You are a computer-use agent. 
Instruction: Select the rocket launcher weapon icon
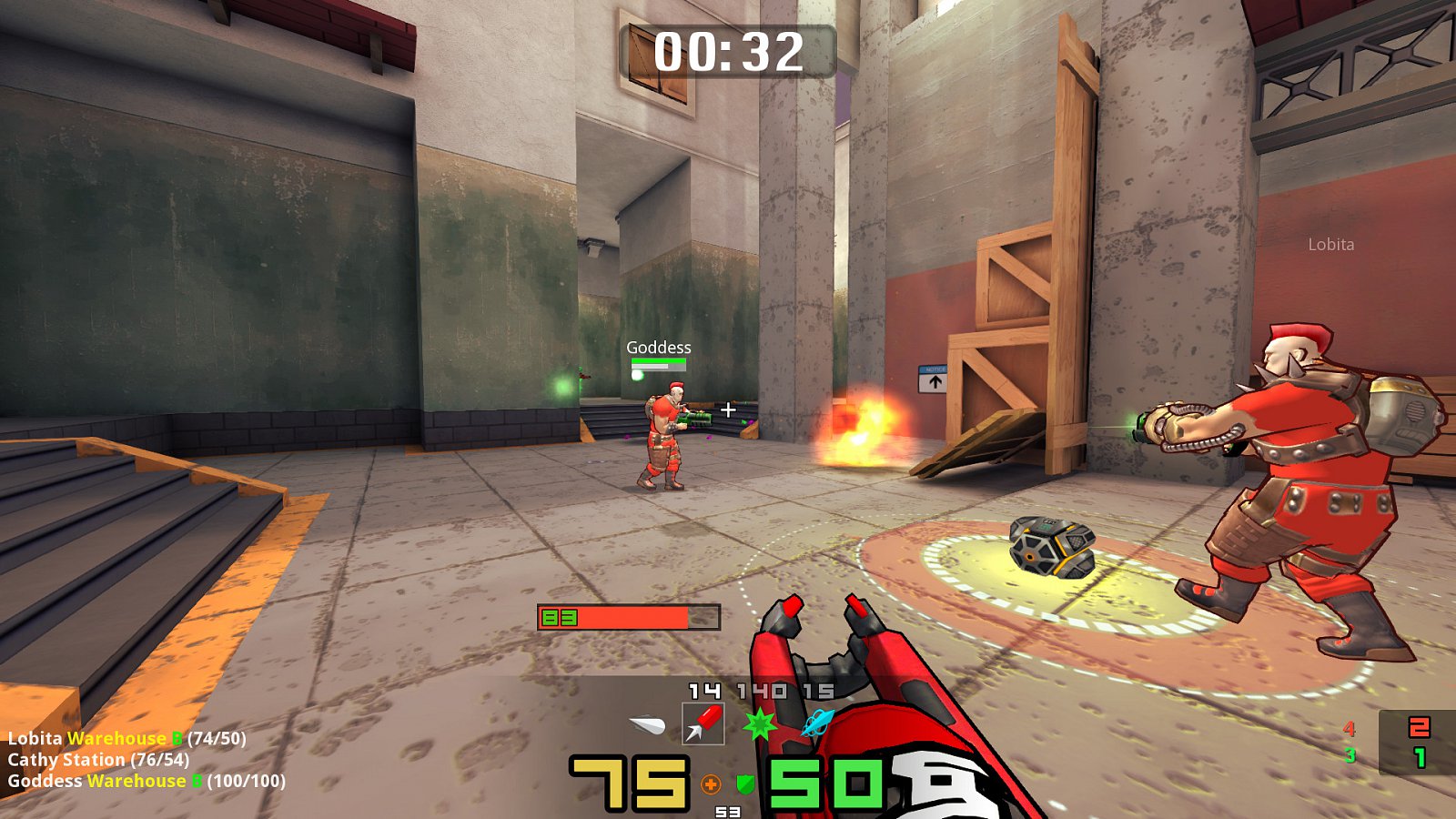click(x=703, y=723)
